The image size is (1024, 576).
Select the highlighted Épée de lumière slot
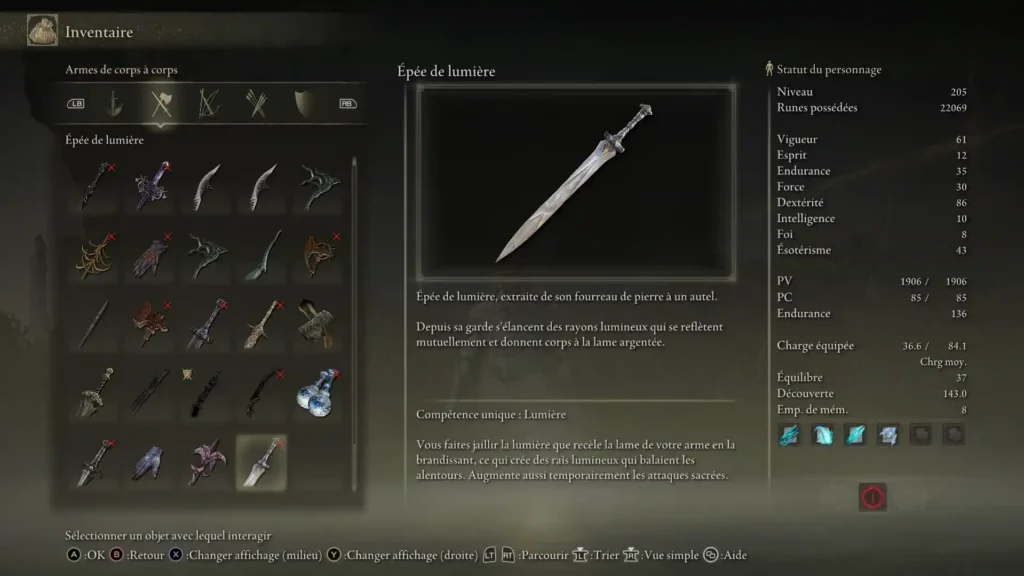(261, 462)
